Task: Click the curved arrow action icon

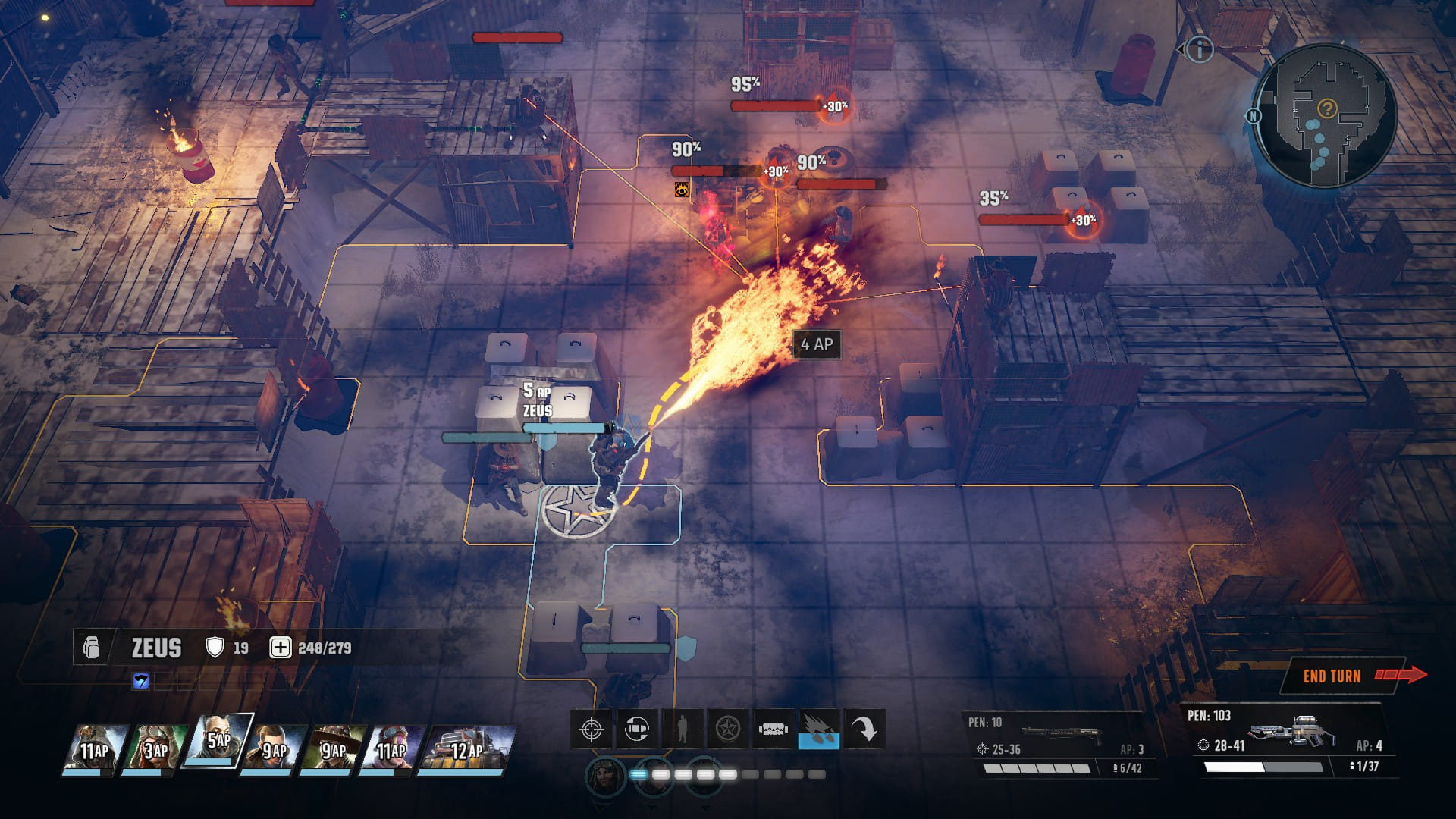Action: click(864, 730)
